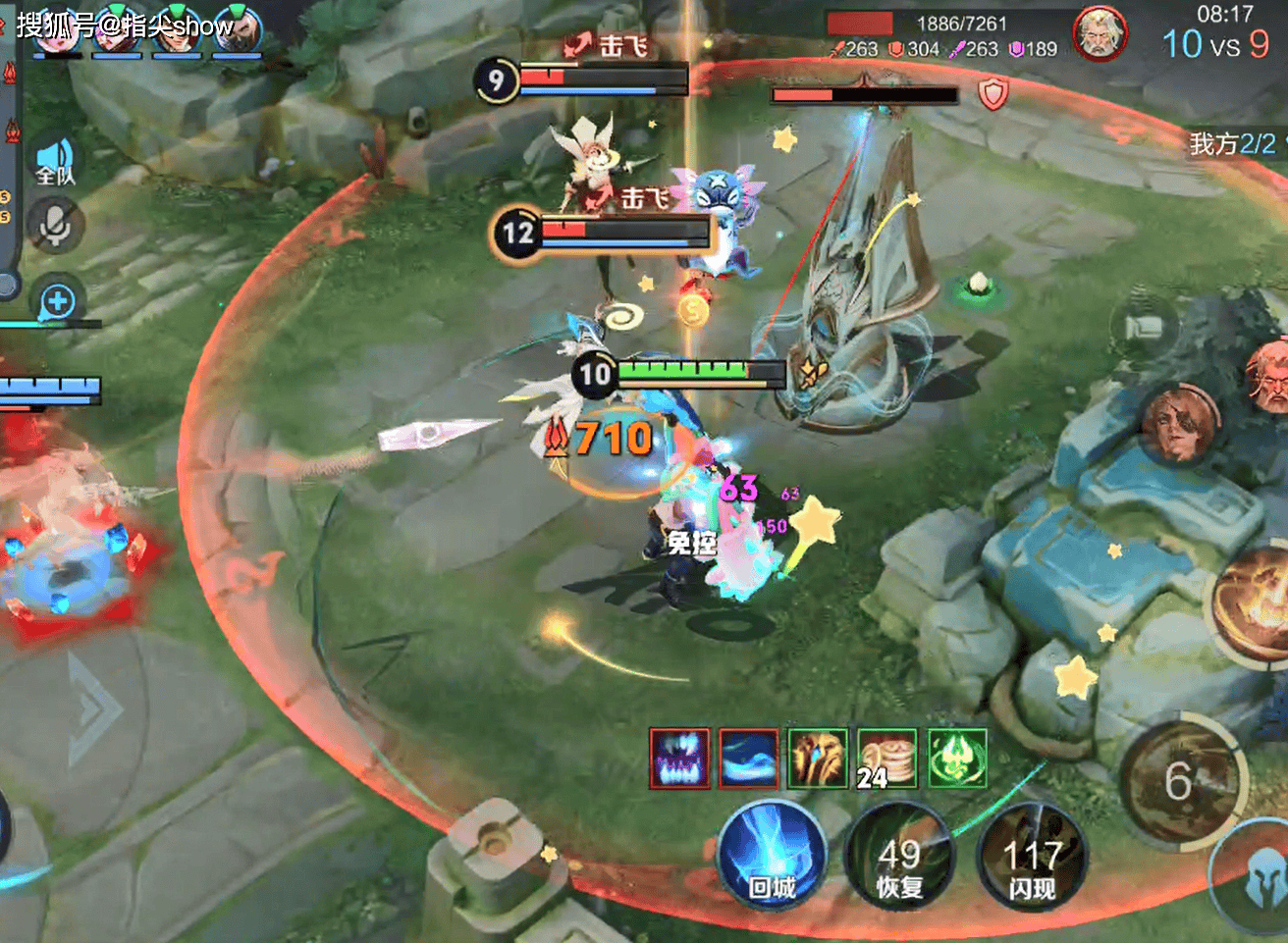Screen dimensions: 1288x943
Task: Select the golden gauntlet equipment icon
Action: (818, 759)
